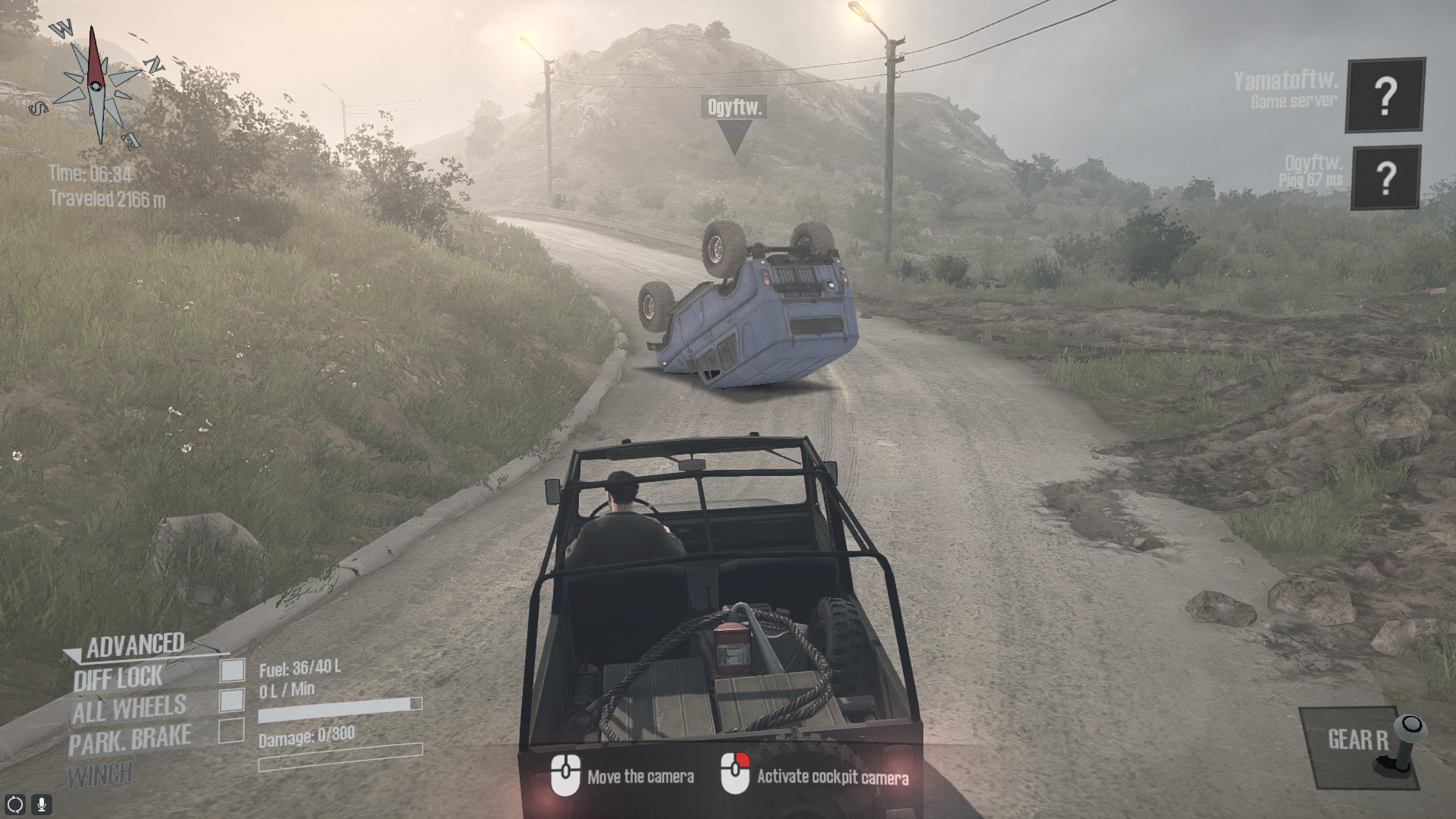Click the vehicle respawn circular-arrows icon
This screenshot has height=819, width=1456.
17,805
